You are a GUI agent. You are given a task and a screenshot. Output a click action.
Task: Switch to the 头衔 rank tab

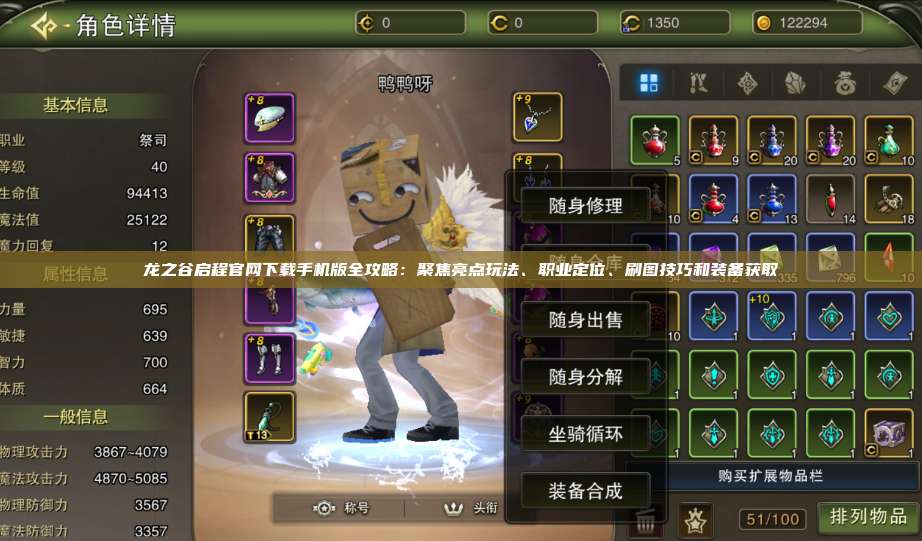click(473, 508)
